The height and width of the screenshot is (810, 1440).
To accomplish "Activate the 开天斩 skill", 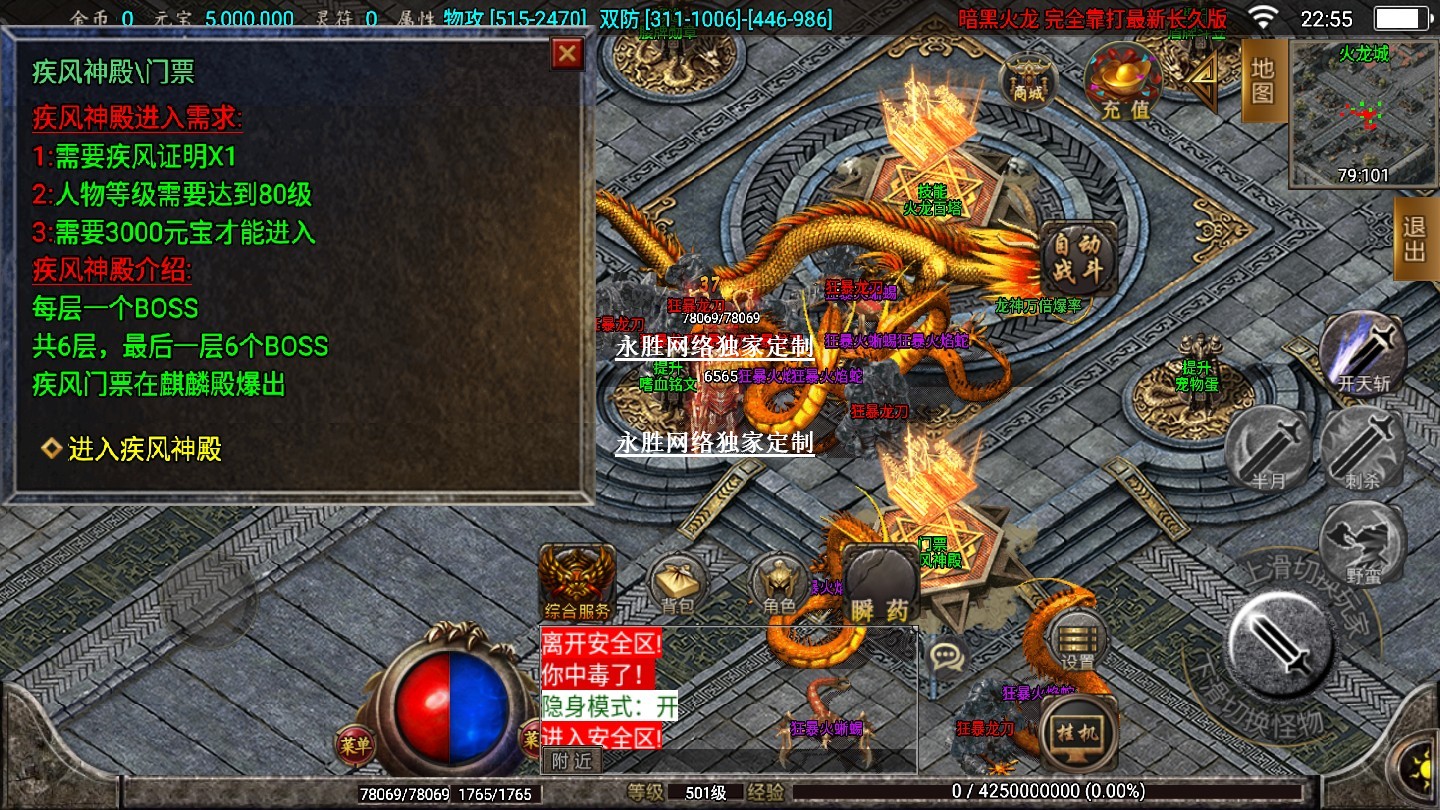I will click(x=1362, y=354).
